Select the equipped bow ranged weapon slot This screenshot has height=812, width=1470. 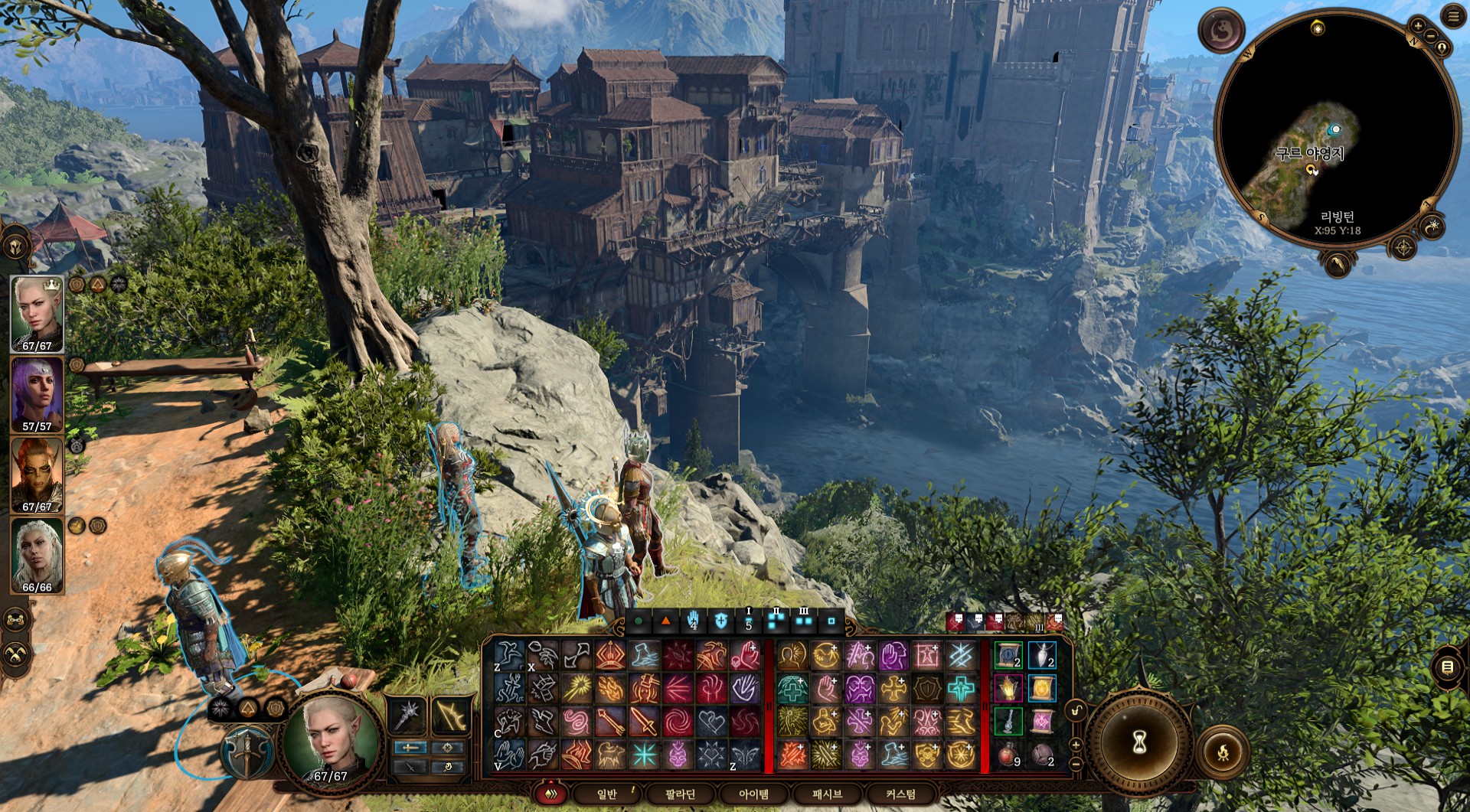click(x=452, y=716)
